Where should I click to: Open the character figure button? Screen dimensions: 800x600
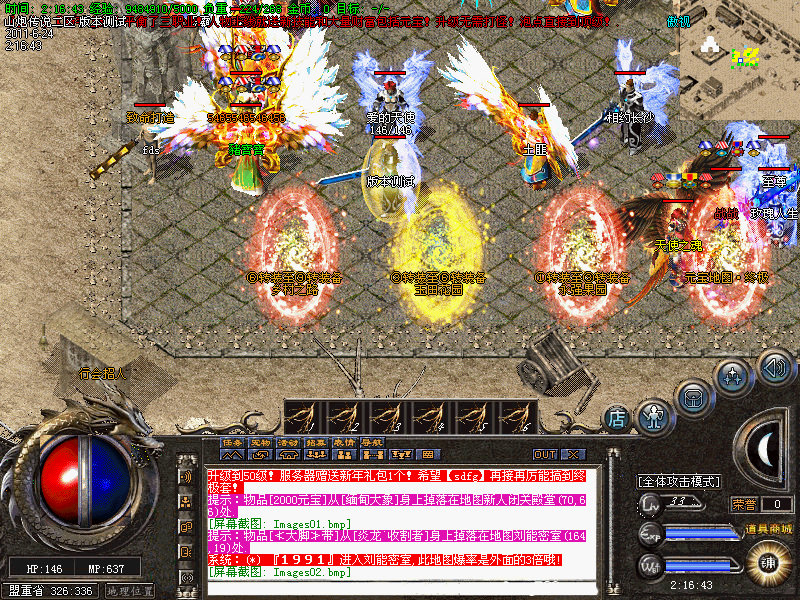pos(653,412)
